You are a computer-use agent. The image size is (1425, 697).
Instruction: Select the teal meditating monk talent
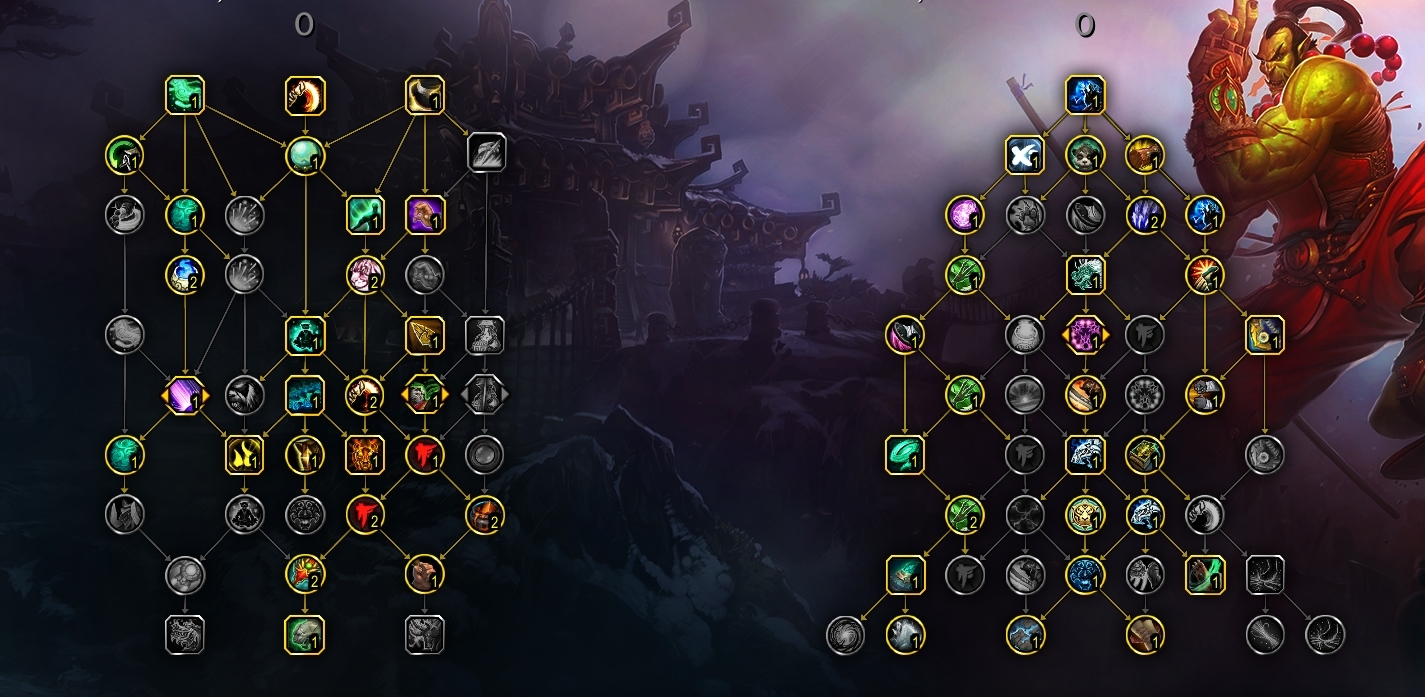[x=305, y=335]
